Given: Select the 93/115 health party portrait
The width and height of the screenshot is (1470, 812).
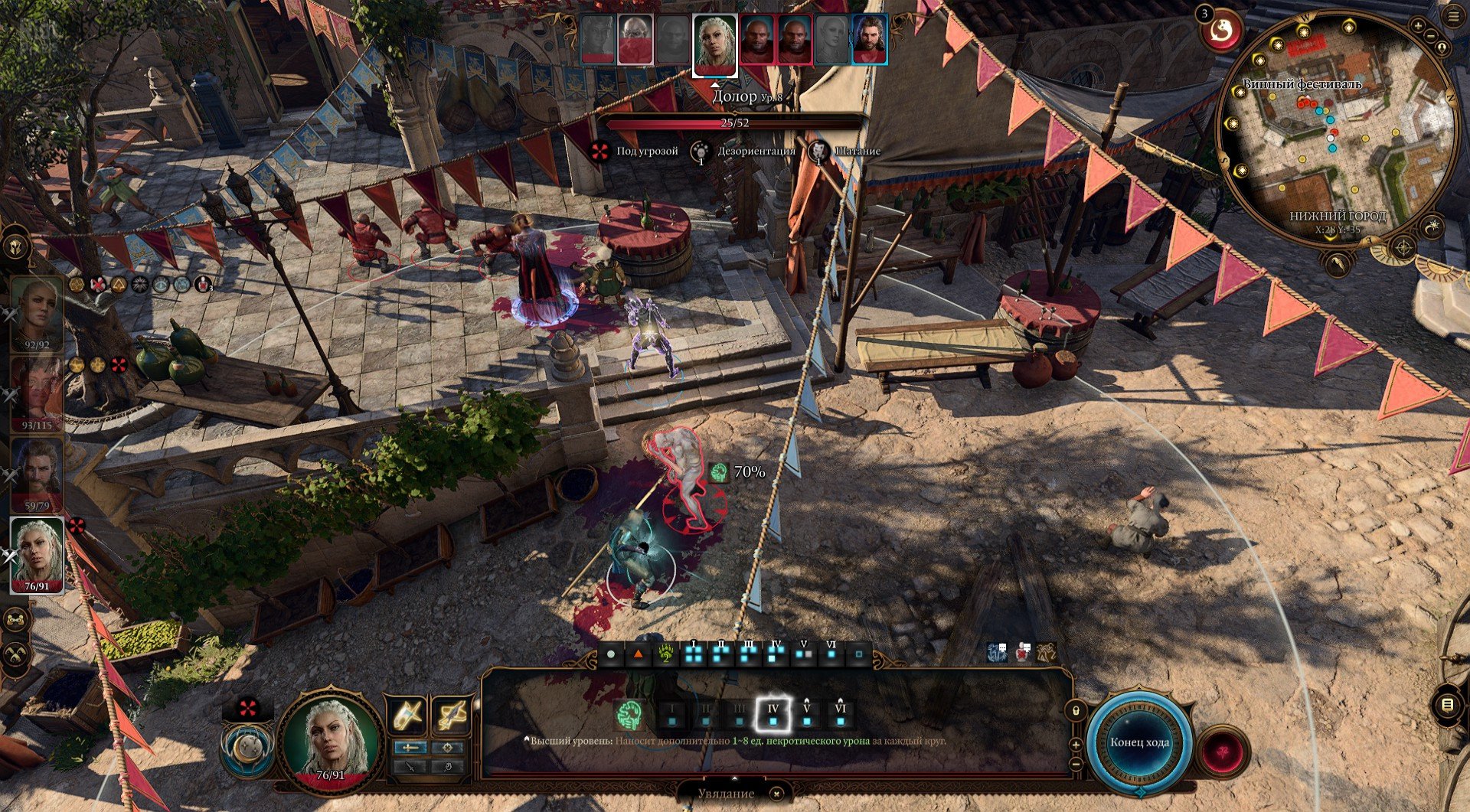Looking at the screenshot, I should click(x=37, y=393).
